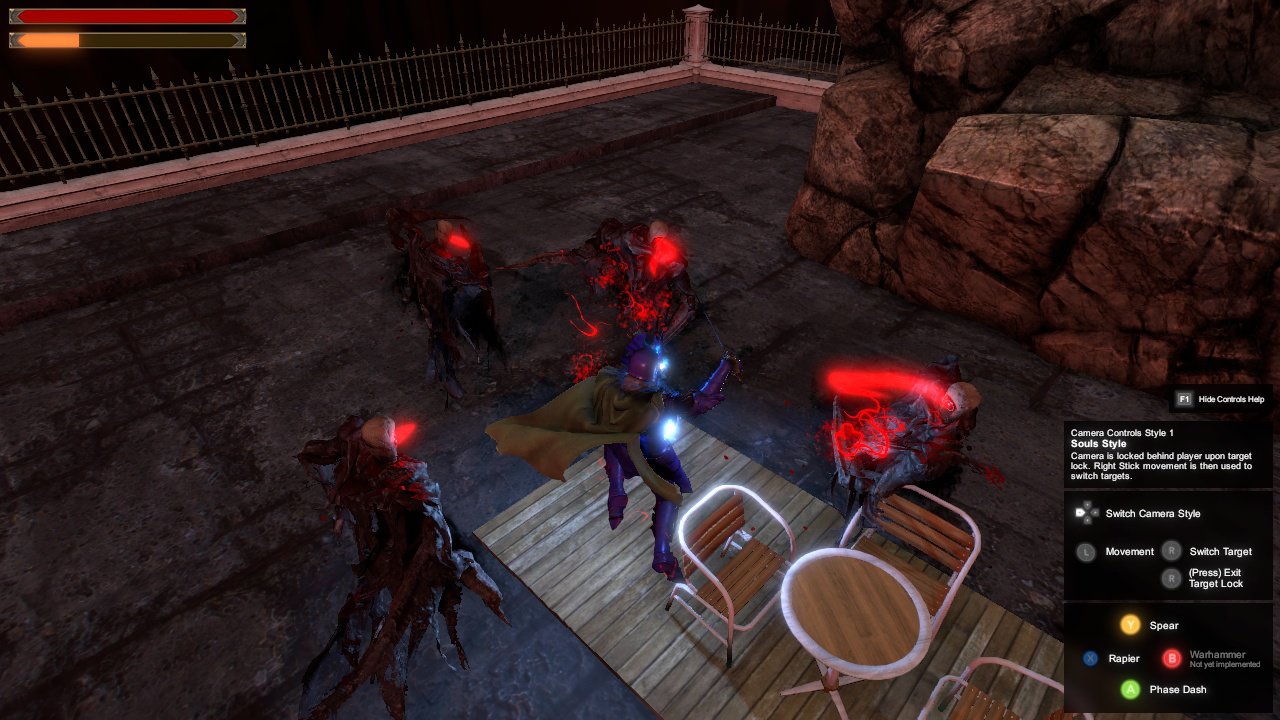1280x720 pixels.
Task: Click the Exit Target Lock R button icon
Action: point(1172,577)
